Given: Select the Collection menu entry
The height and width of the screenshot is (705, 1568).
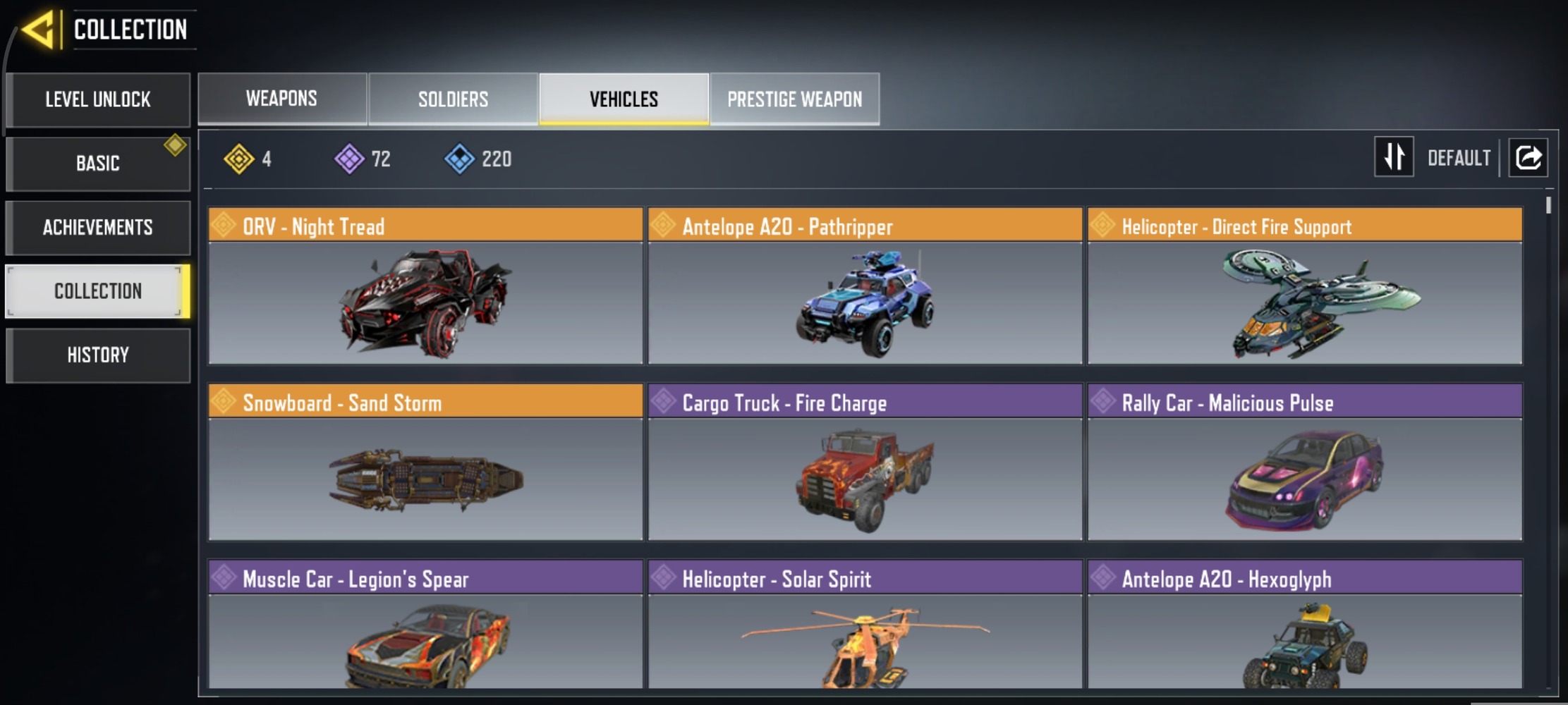Looking at the screenshot, I should pos(98,291).
